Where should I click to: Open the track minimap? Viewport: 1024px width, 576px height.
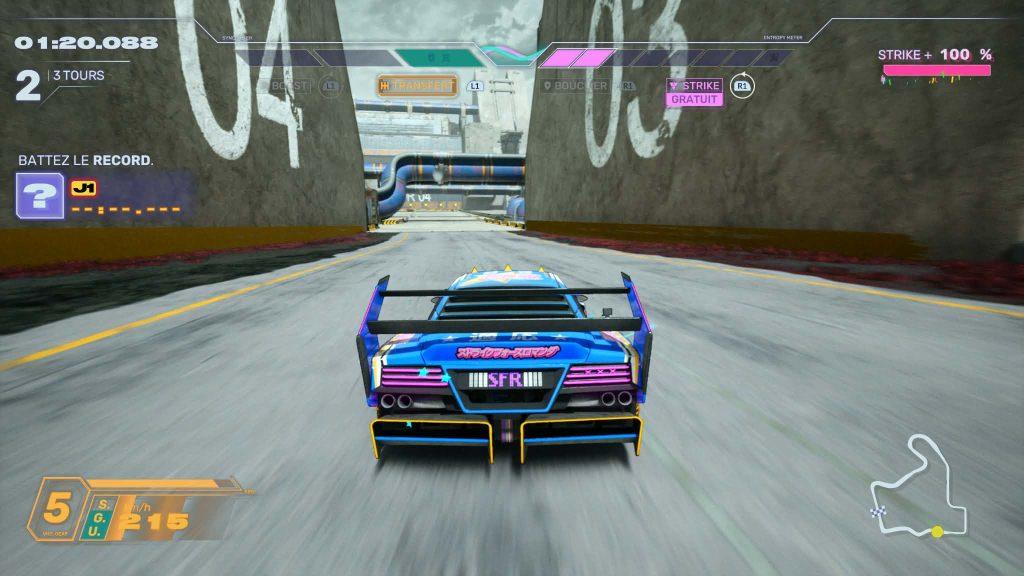click(917, 490)
